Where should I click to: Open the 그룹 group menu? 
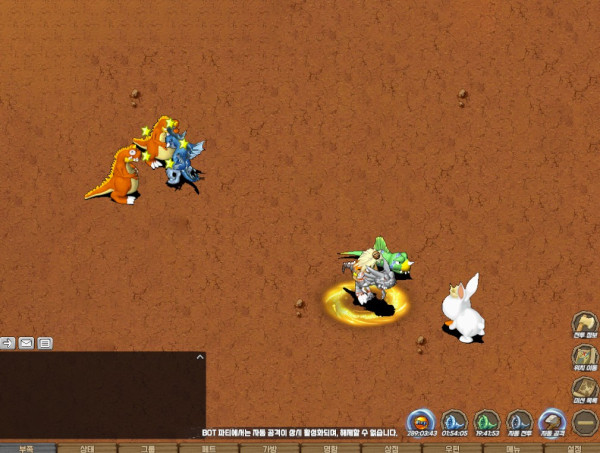pyautogui.click(x=148, y=448)
